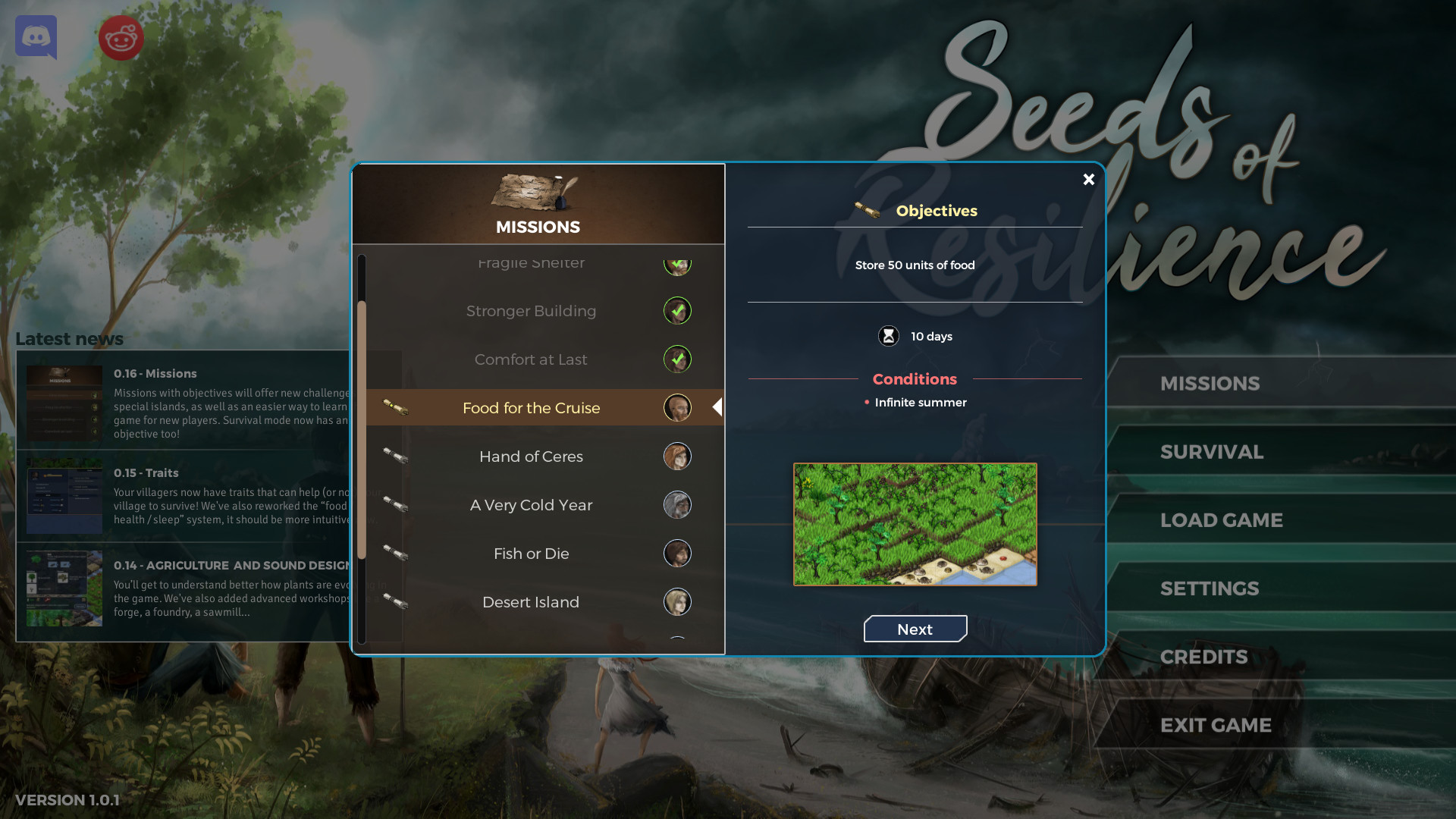Open the Reddit icon

click(121, 37)
